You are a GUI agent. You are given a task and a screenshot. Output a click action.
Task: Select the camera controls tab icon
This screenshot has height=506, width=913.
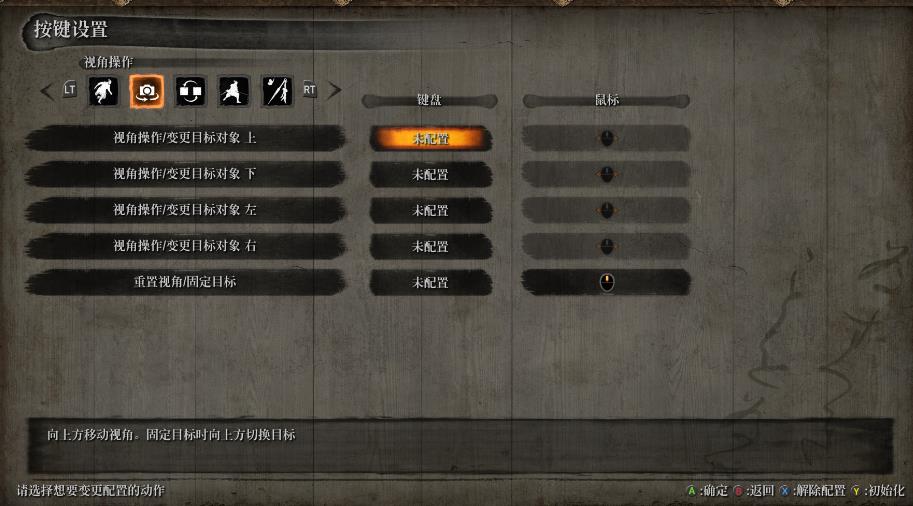tap(146, 91)
